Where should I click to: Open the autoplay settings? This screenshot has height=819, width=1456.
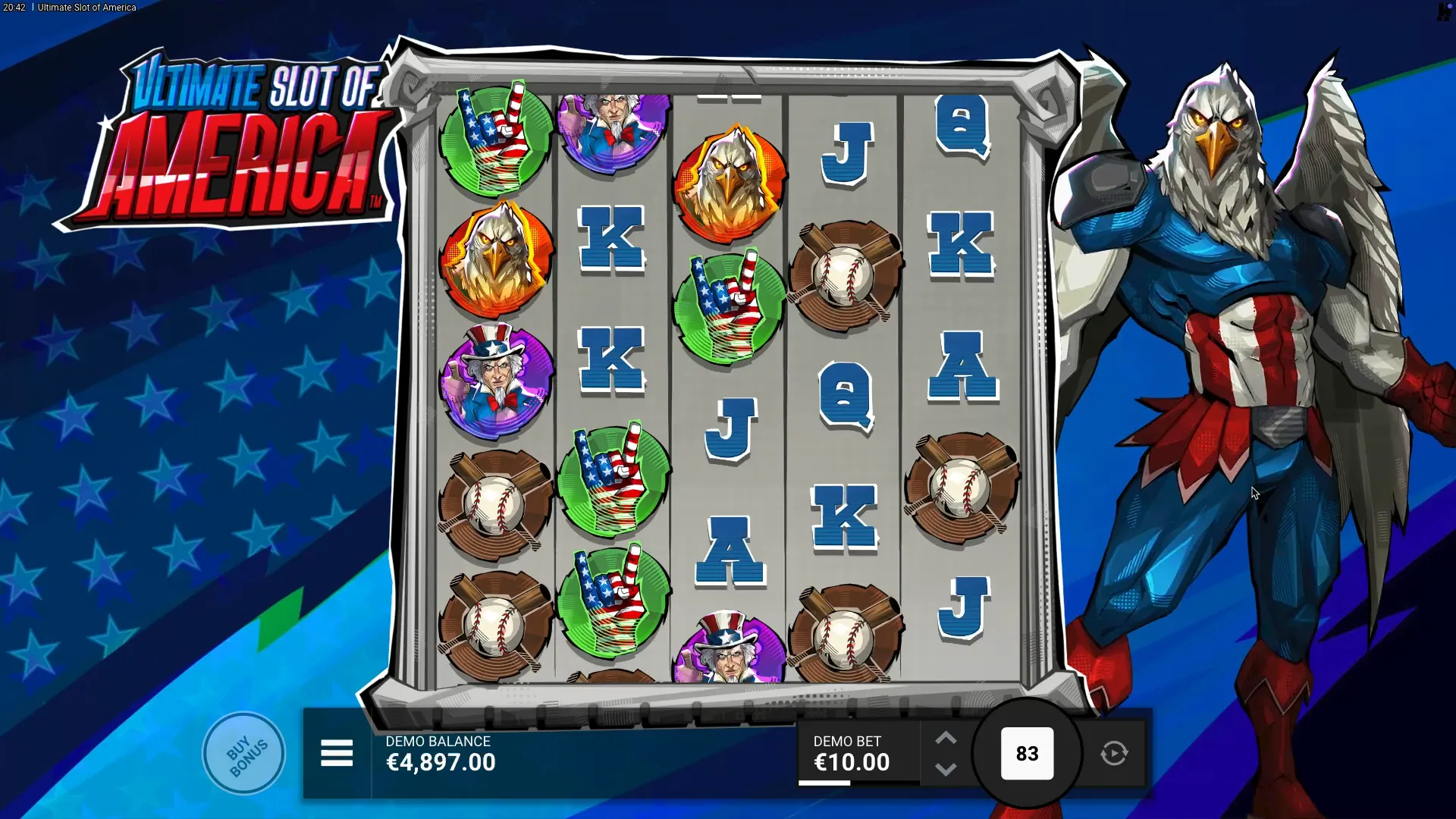pos(1114,754)
